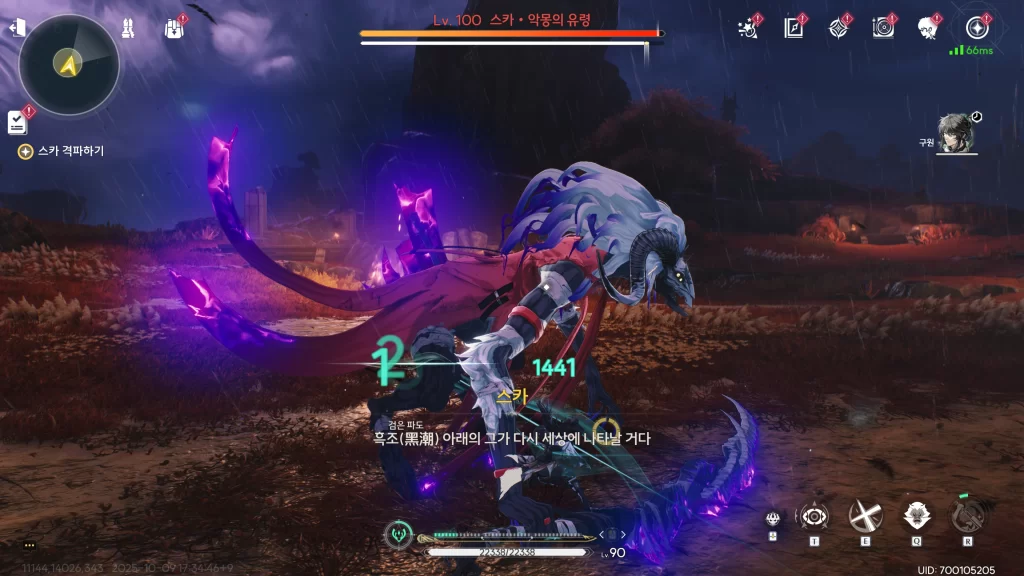Screen dimensions: 1024x576
Task: Activate the resonance liberation ultimate
Action: 967,516
